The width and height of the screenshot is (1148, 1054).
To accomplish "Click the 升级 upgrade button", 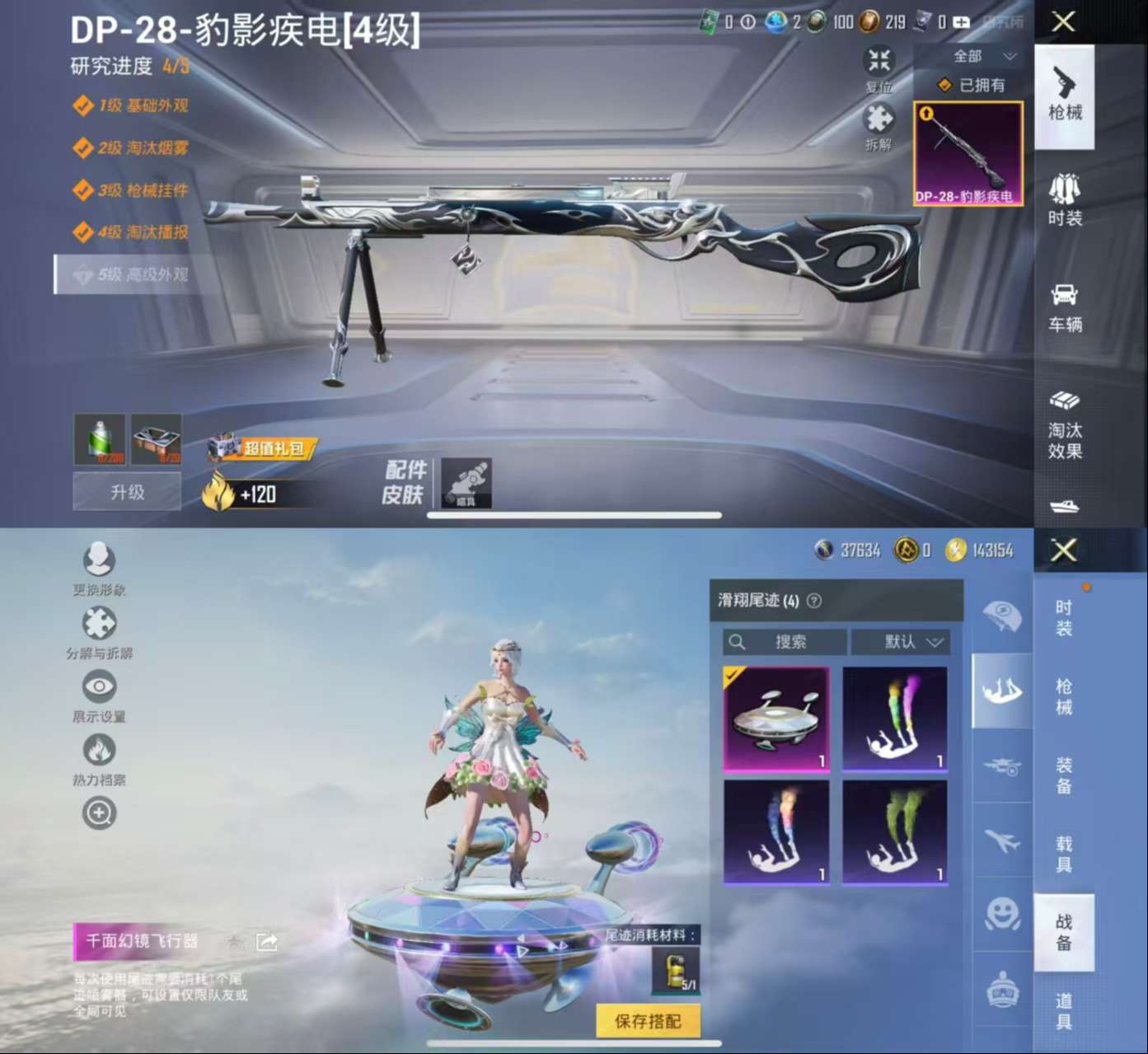I will 126,491.
